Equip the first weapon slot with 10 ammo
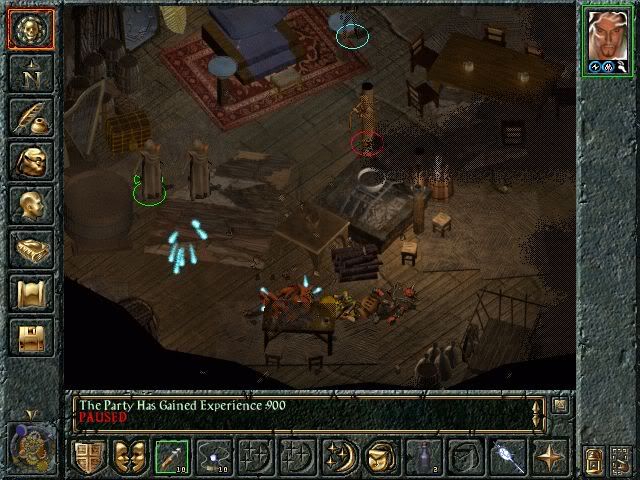Screen dimensions: 640x480 click(x=172, y=456)
